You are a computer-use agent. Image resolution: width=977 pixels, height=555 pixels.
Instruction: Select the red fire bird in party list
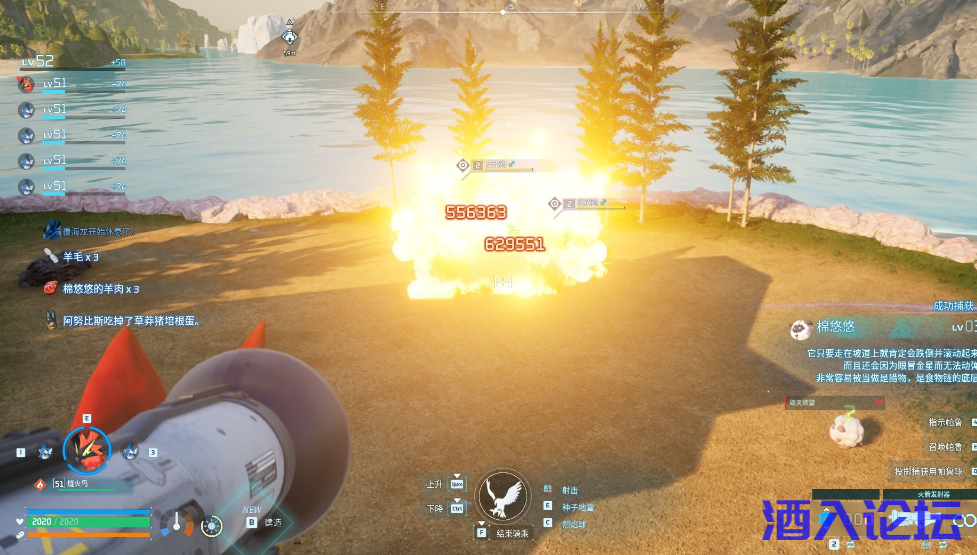pyautogui.click(x=27, y=84)
